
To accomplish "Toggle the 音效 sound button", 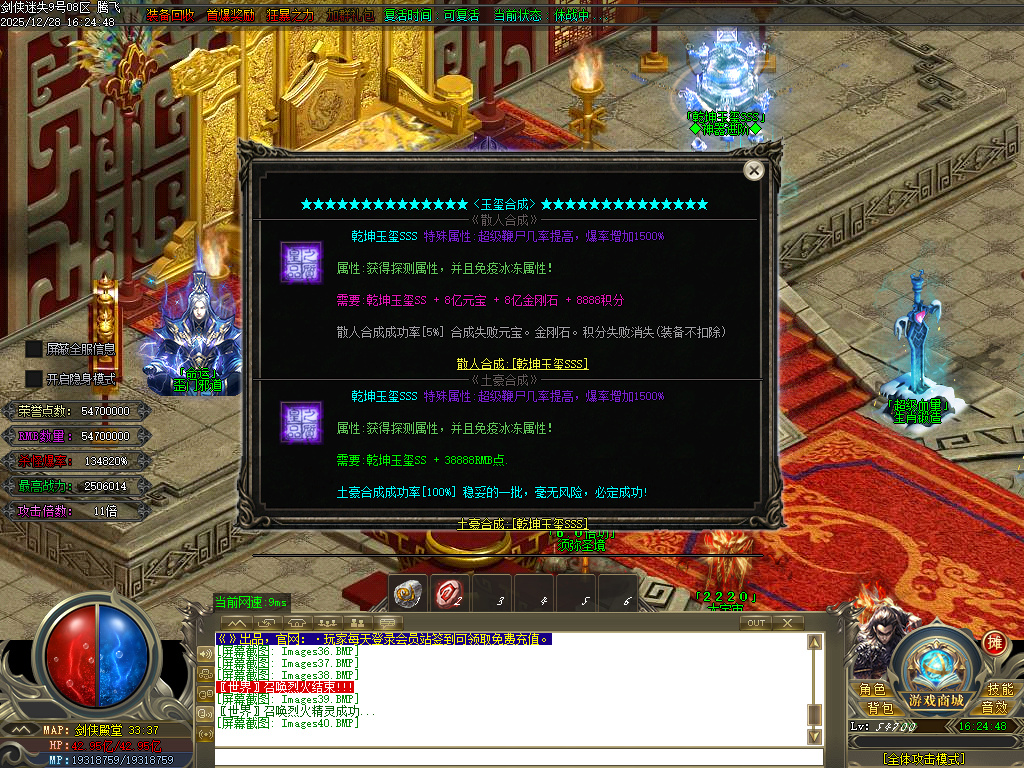I will (x=994, y=708).
